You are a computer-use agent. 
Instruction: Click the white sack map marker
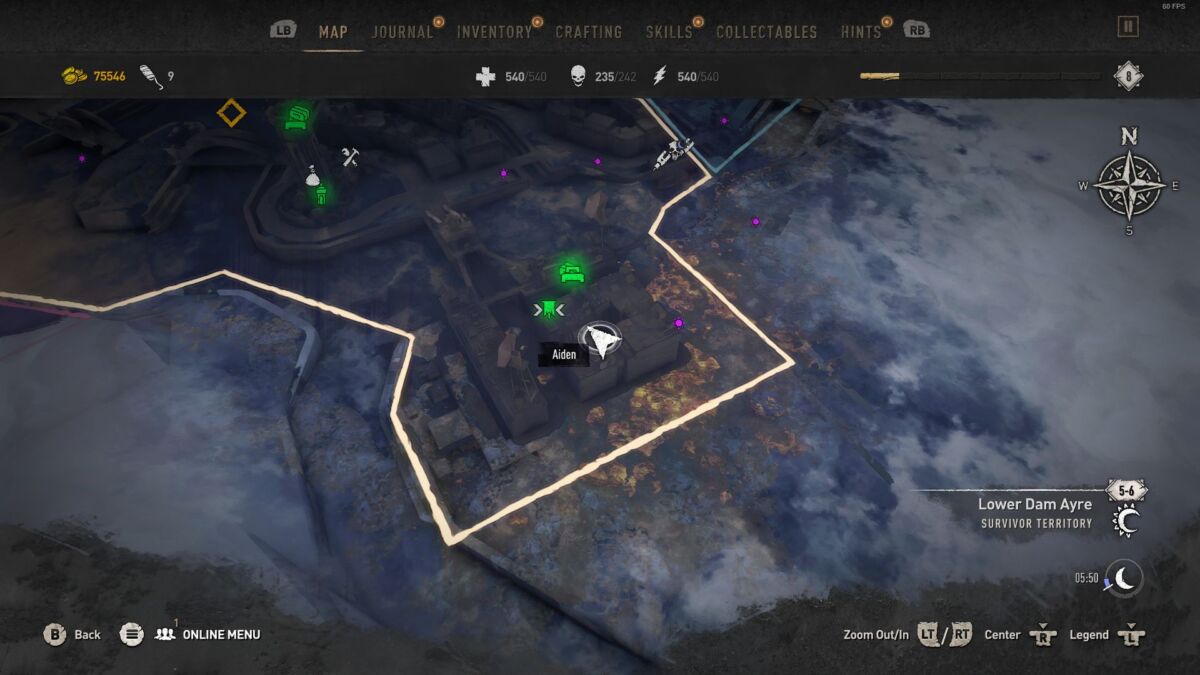point(312,177)
